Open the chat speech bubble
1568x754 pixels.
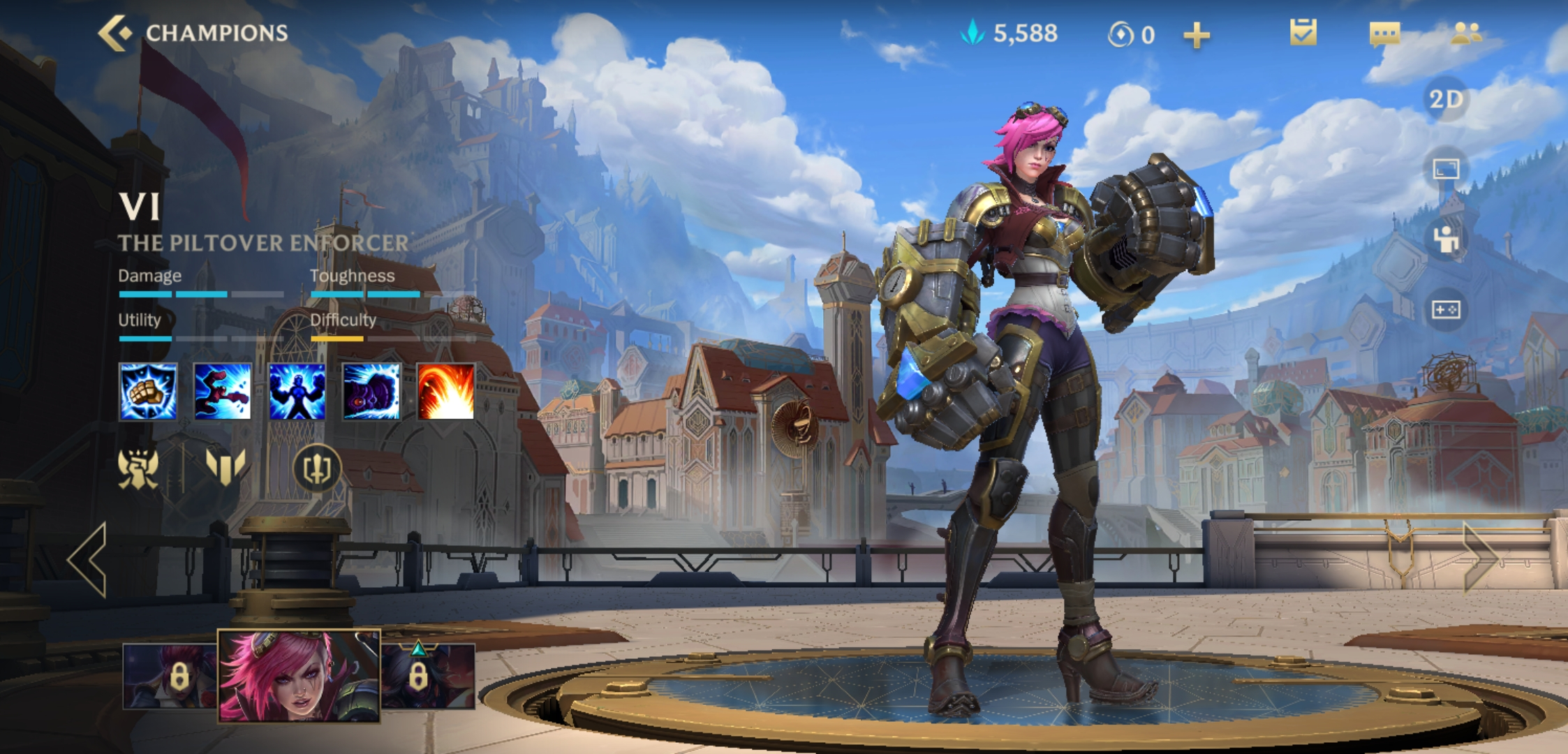coord(1384,34)
